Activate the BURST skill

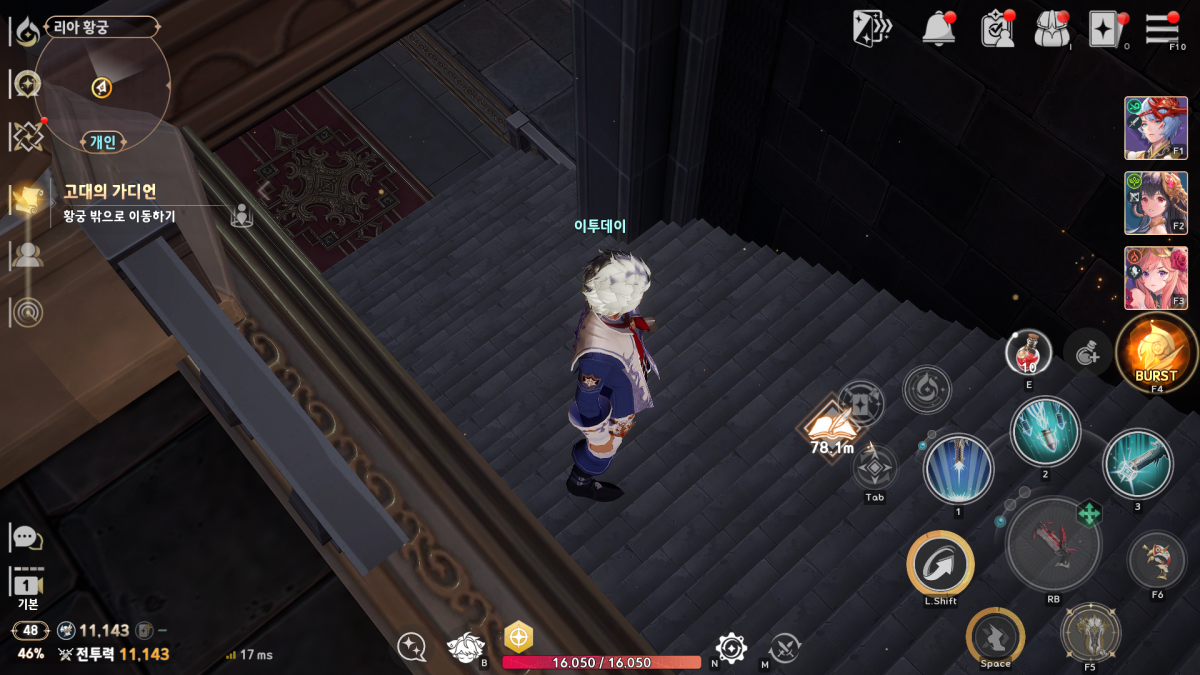1156,352
